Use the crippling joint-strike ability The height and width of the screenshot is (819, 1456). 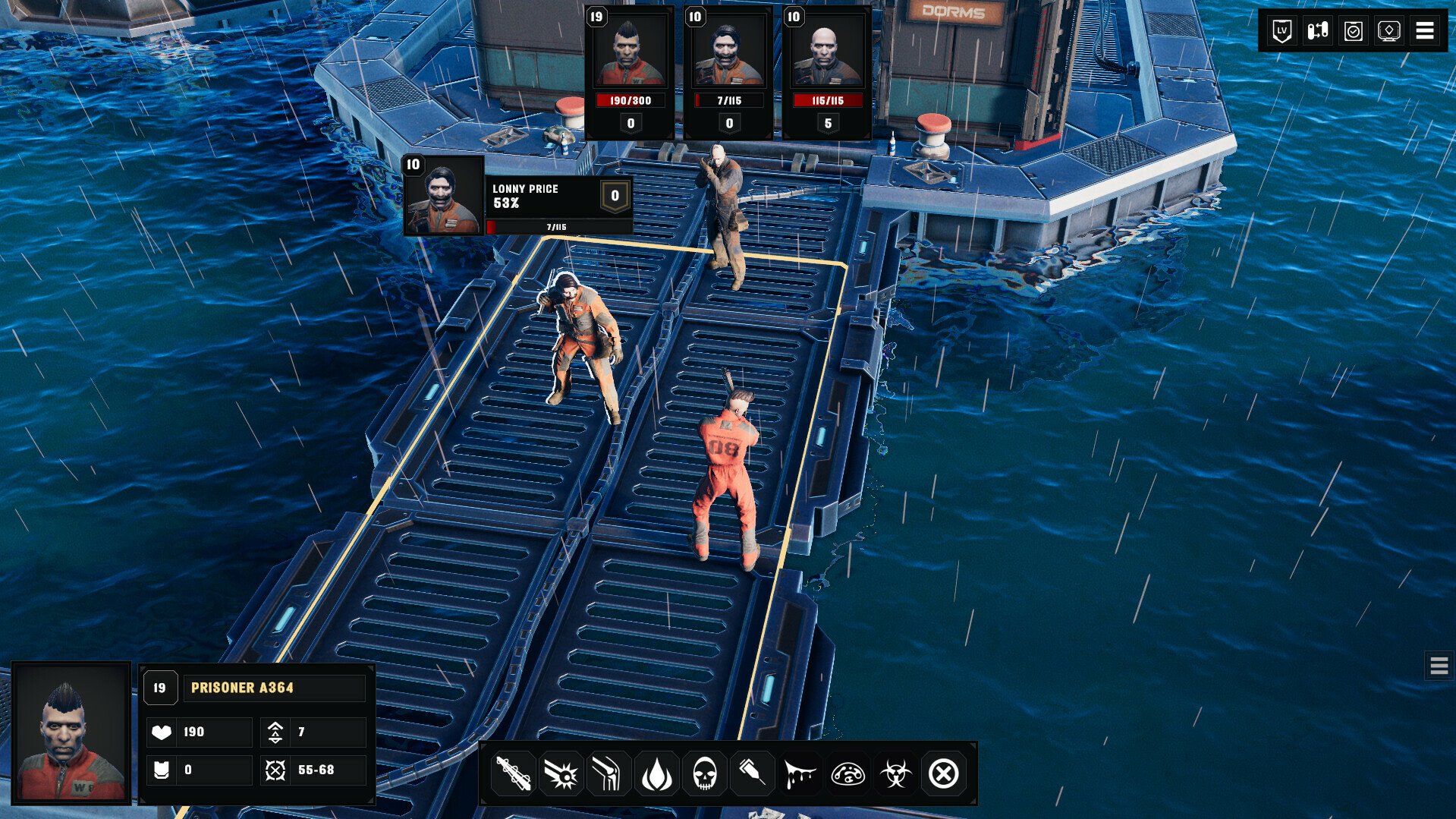pos(609,773)
